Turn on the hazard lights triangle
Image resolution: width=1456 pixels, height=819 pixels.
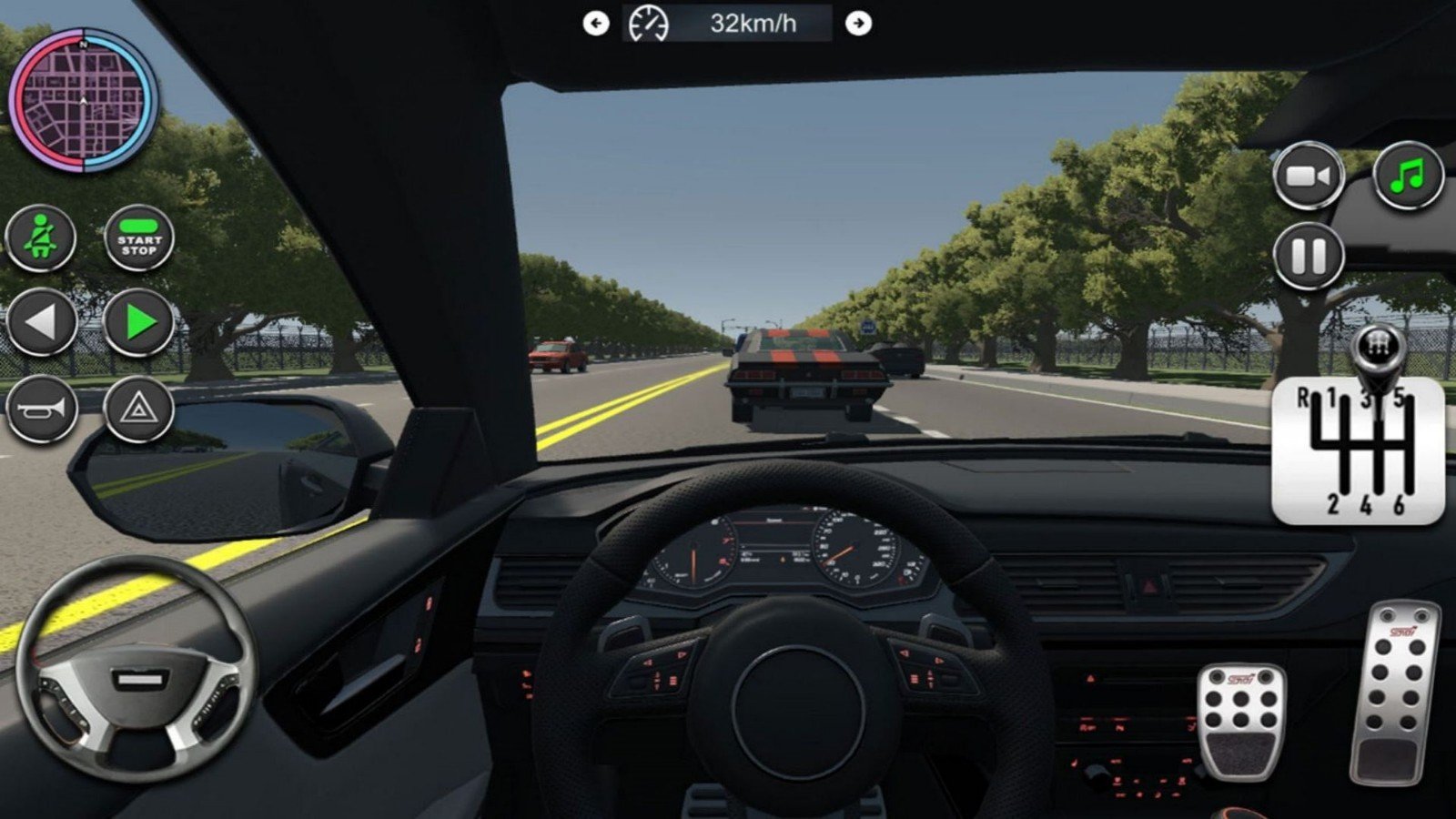pos(138,409)
